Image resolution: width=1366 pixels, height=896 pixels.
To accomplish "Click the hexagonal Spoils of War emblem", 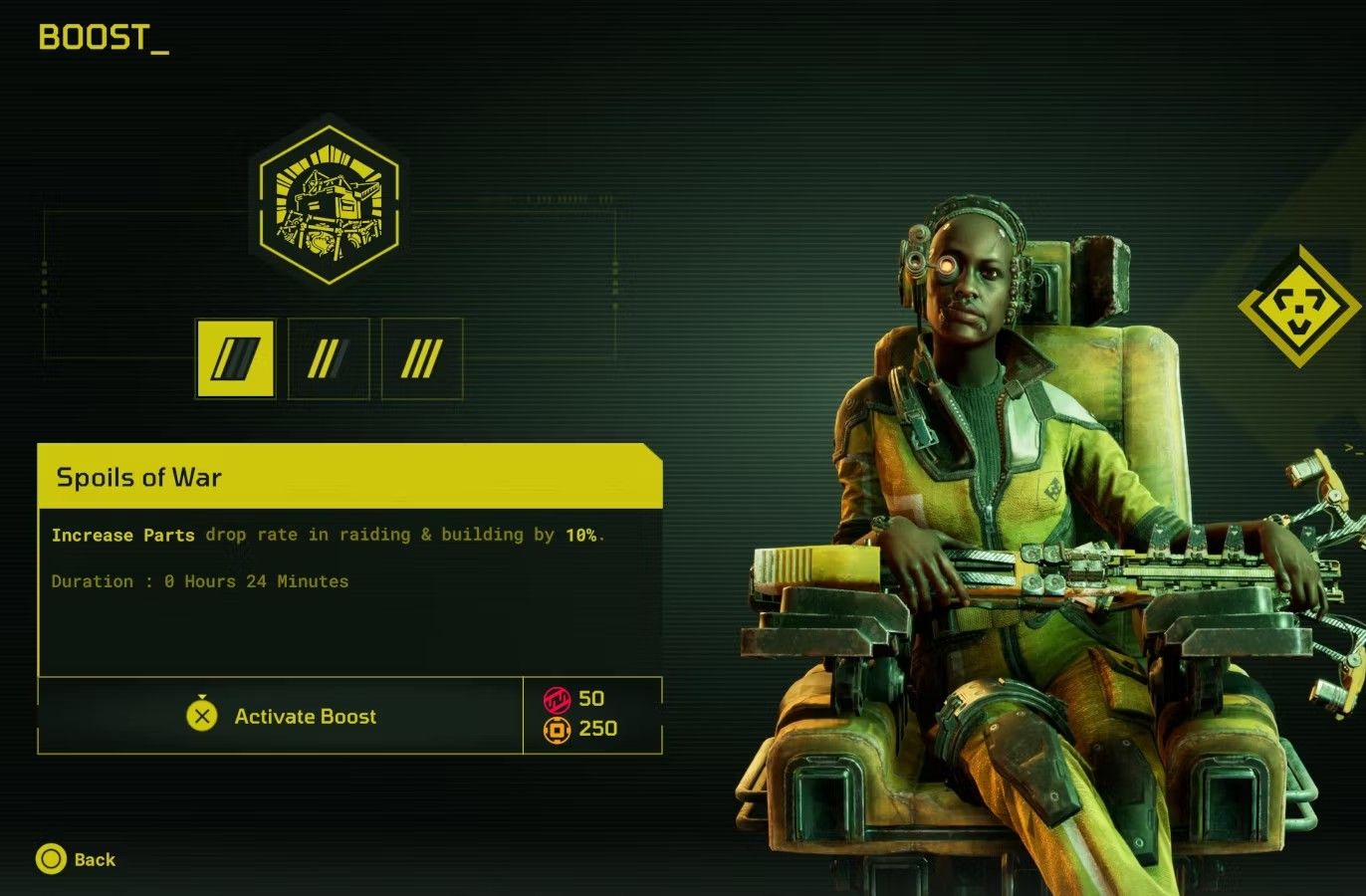I will [329, 200].
